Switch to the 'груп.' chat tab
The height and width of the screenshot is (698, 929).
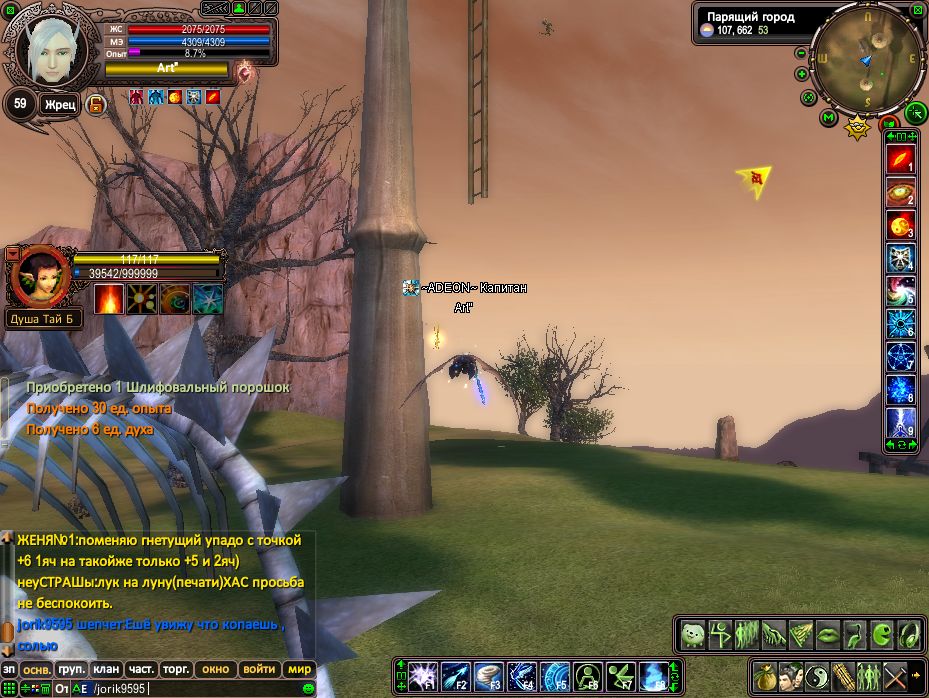(x=70, y=669)
